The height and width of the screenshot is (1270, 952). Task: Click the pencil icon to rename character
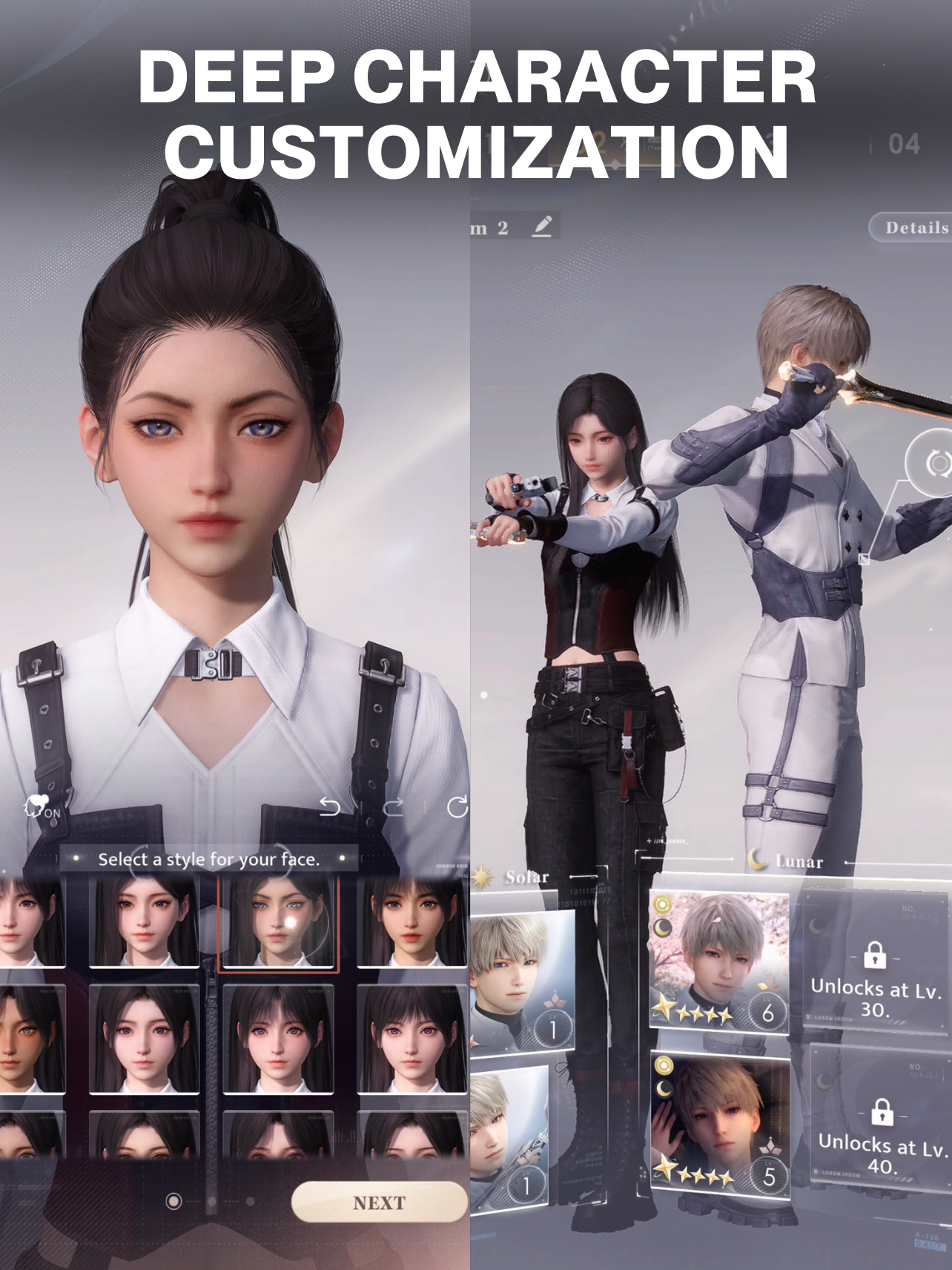pos(543,226)
